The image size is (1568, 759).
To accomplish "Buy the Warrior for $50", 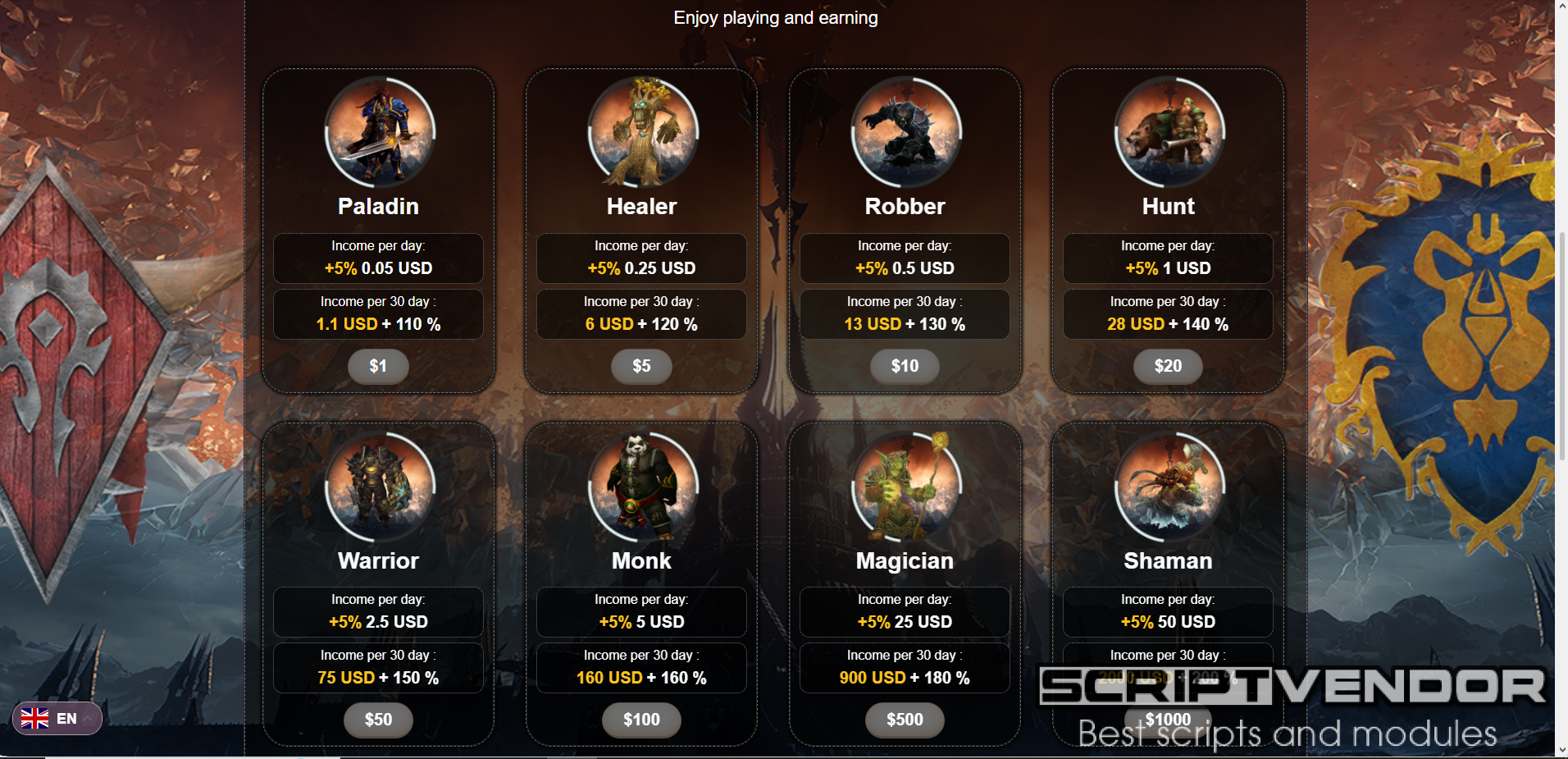I will click(x=378, y=720).
